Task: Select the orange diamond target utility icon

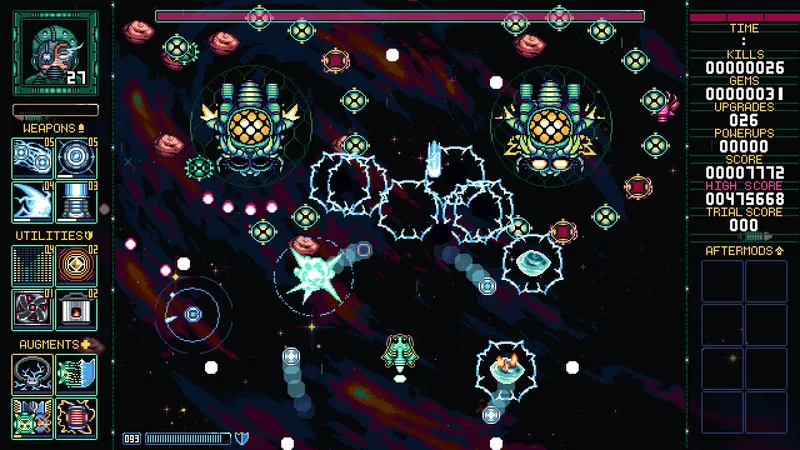Action: 76,265
